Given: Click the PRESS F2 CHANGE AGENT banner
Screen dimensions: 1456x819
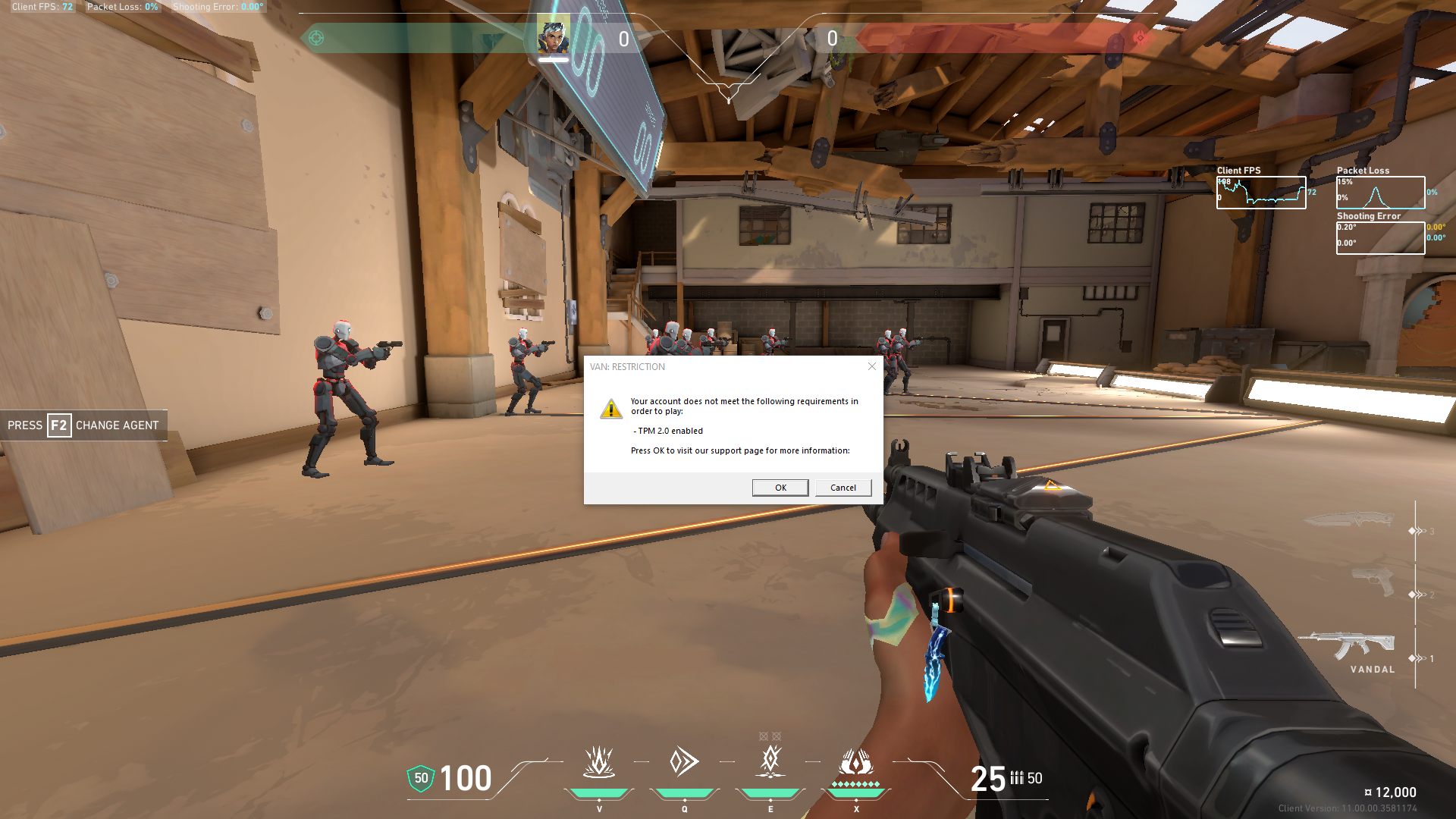Looking at the screenshot, I should 83,425.
